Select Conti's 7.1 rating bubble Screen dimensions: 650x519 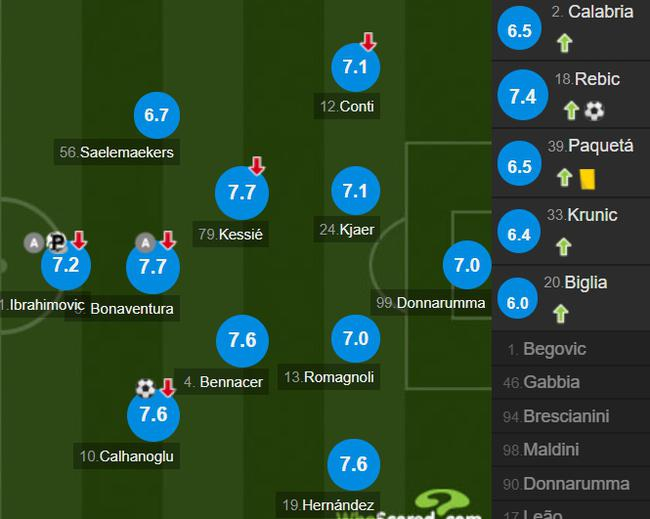click(x=356, y=68)
